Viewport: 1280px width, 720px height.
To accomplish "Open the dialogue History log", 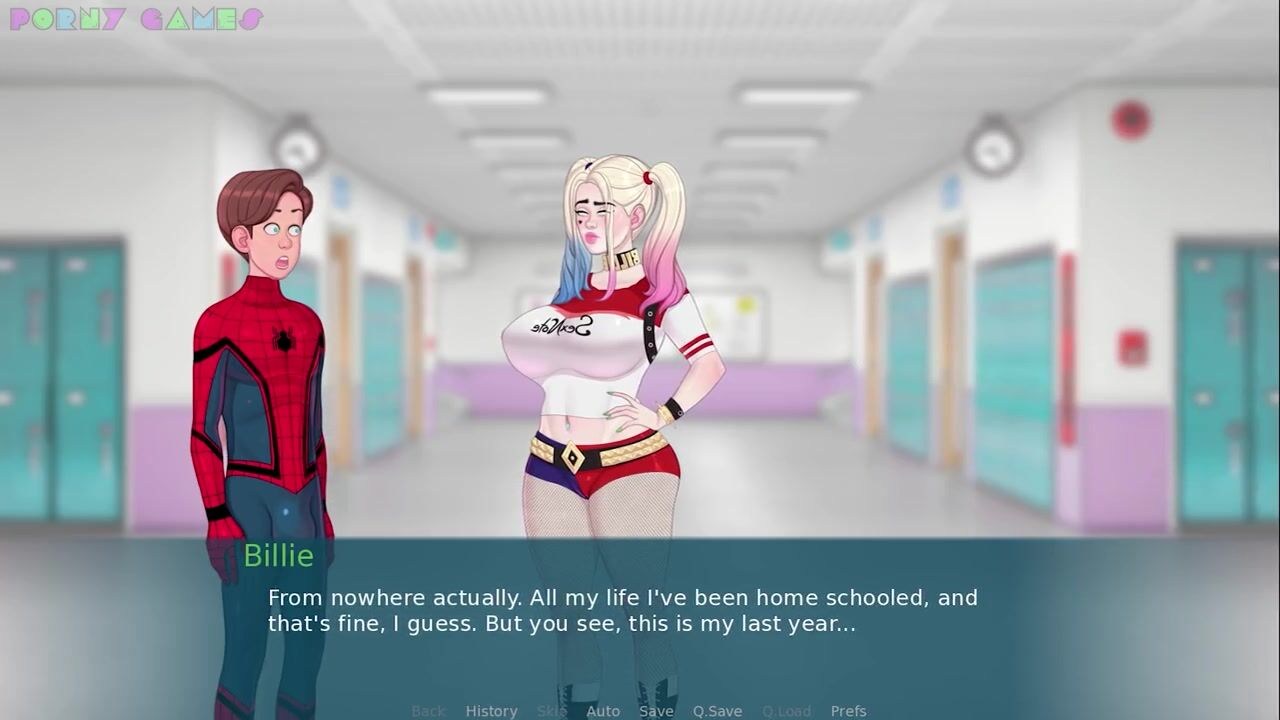I will (x=491, y=711).
